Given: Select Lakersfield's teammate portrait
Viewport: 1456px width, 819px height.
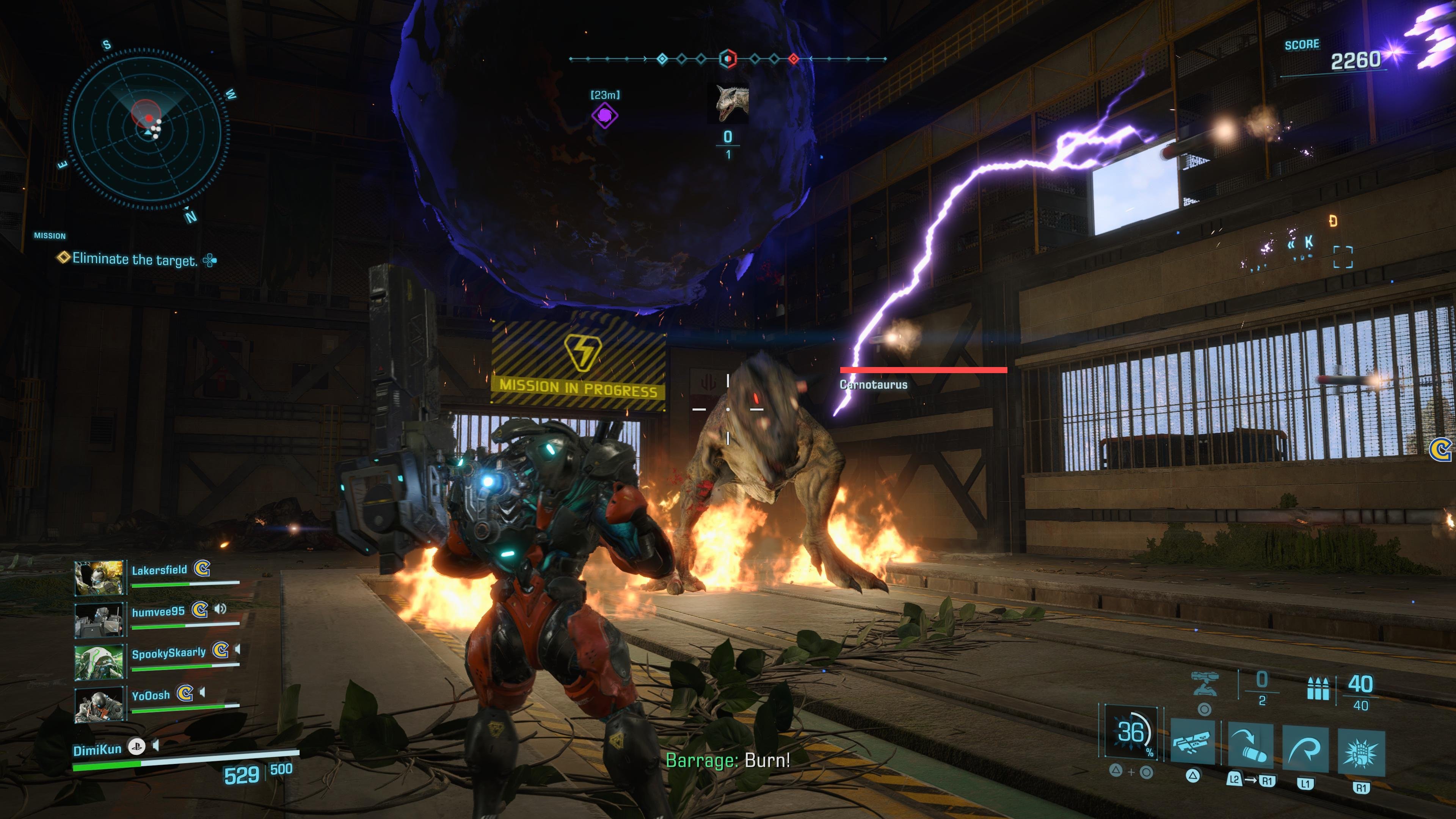Looking at the screenshot, I should tap(99, 577).
